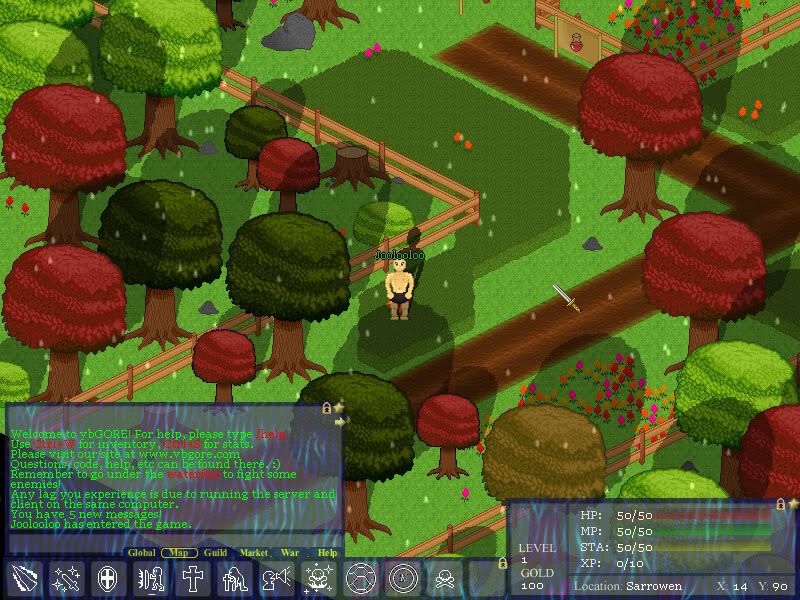Toggle the chat window padlock
Viewport: 800px width, 600px height.
[x=326, y=408]
